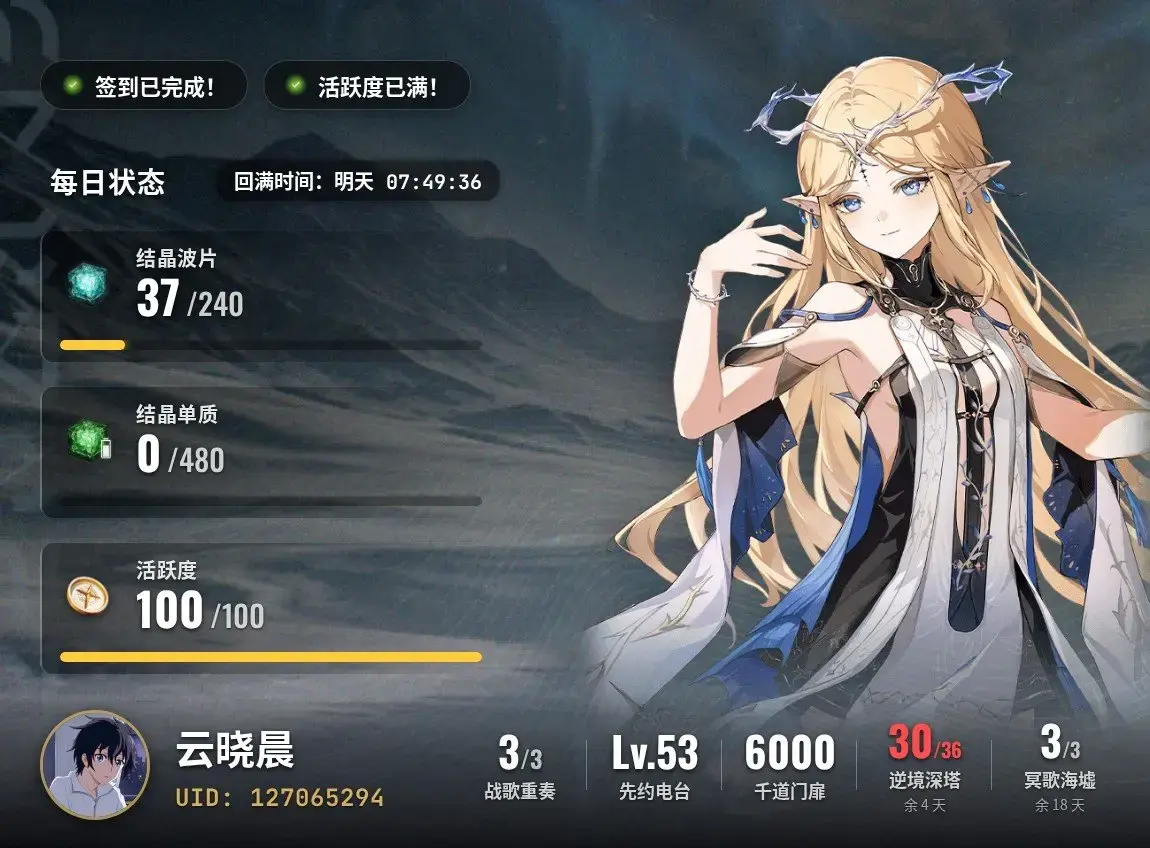Open the 结晶波片 resource card
Viewport: 1150px width, 848px height.
(x=262, y=297)
